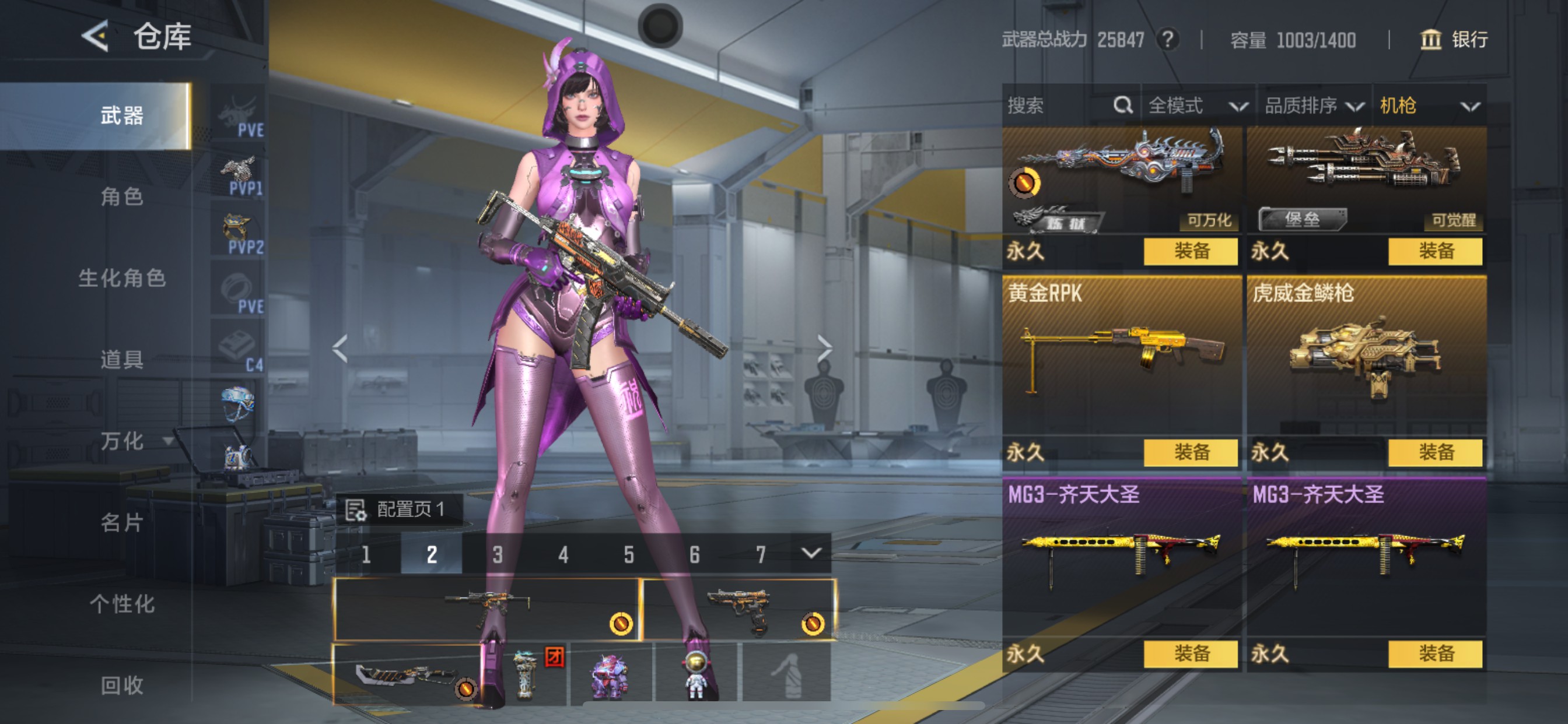Show the weapon power help question mark
The width and height of the screenshot is (1568, 724).
pos(1167,40)
